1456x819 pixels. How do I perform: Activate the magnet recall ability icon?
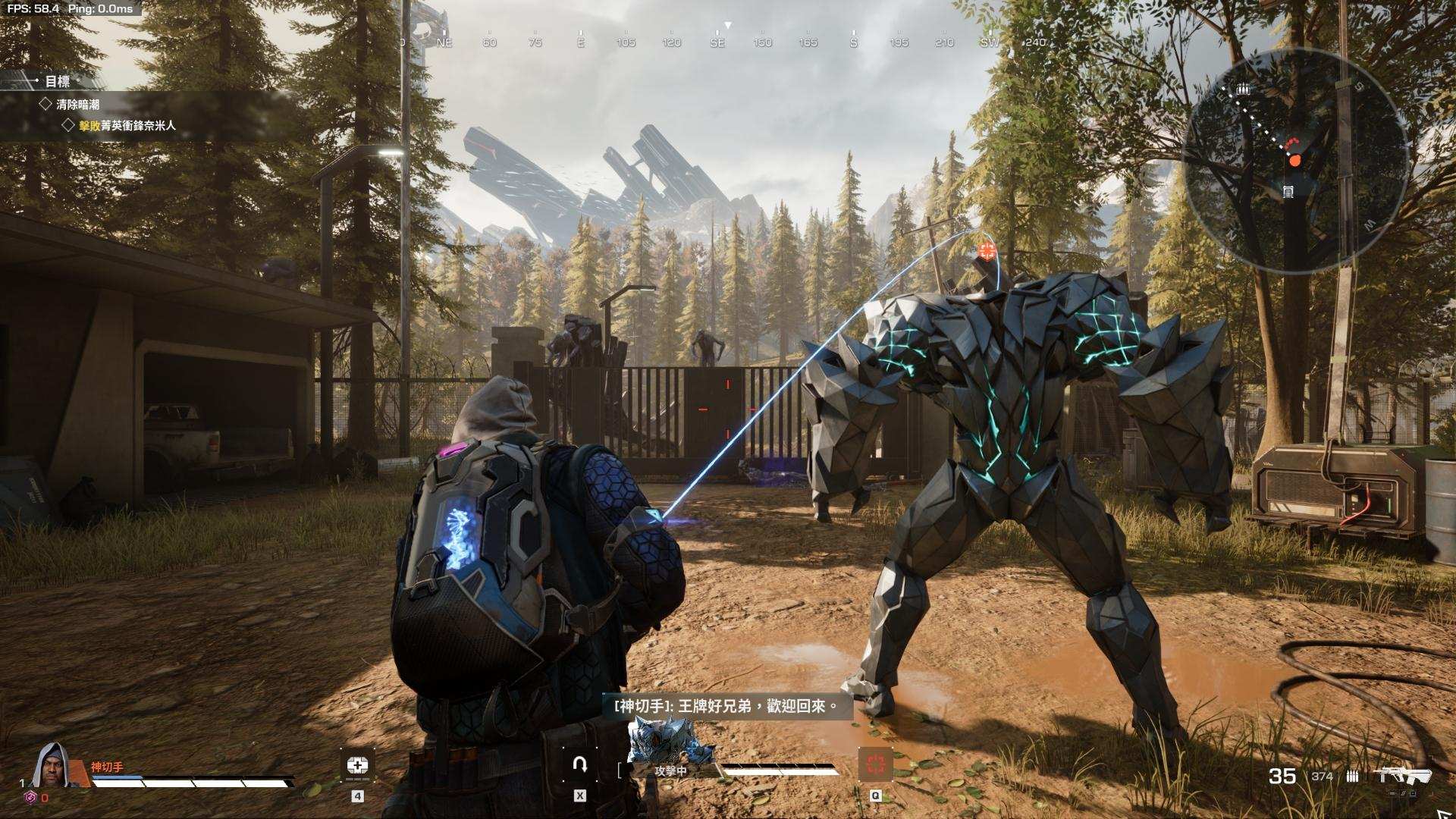pyautogui.click(x=580, y=764)
